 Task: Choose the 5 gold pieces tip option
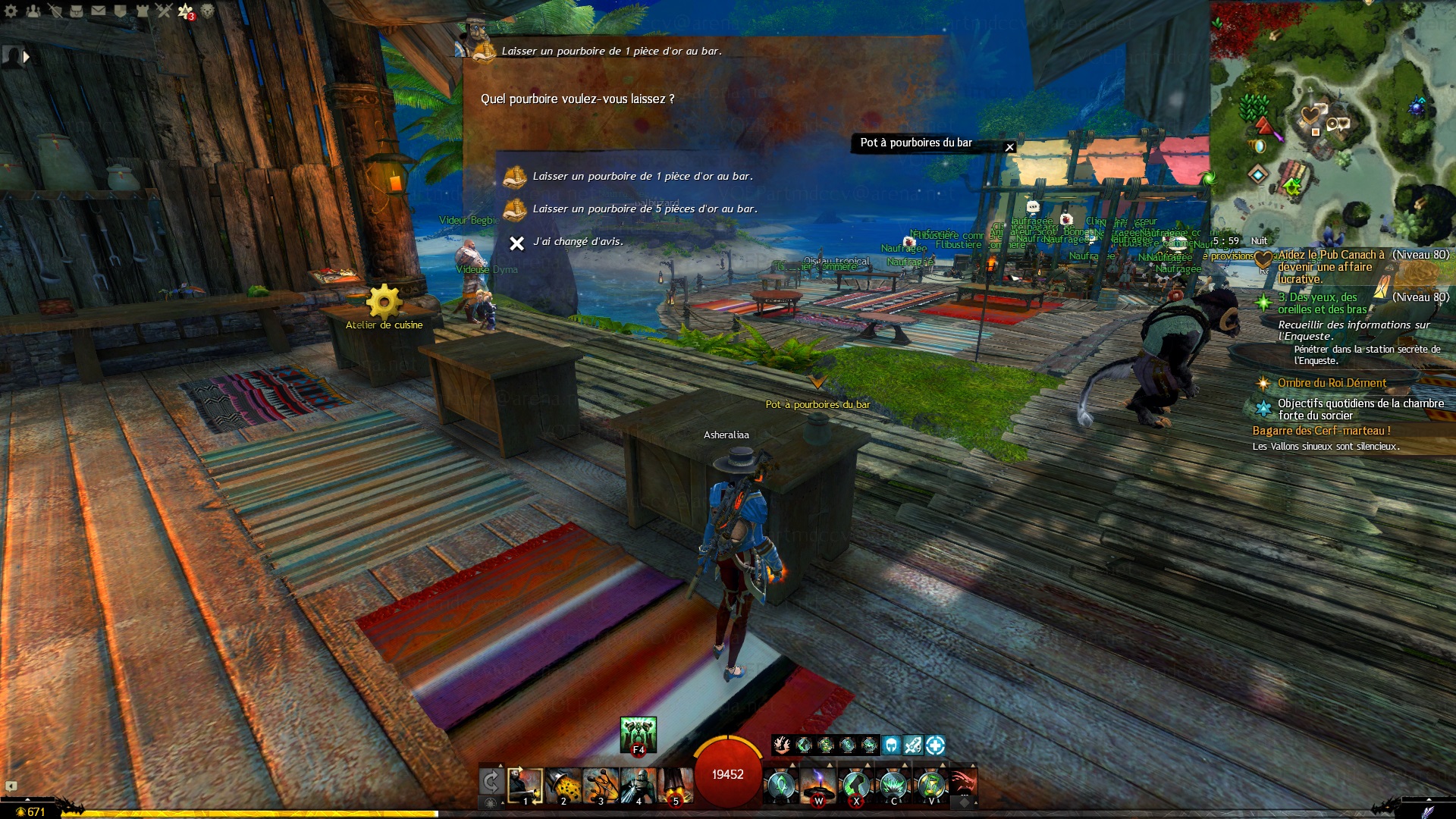[x=644, y=209]
